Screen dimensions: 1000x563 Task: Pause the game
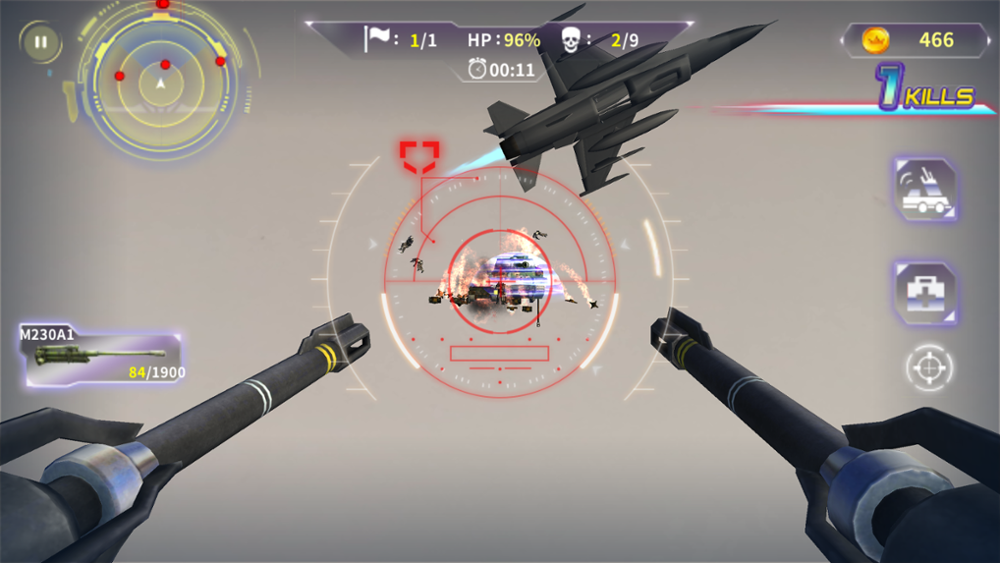(x=41, y=42)
